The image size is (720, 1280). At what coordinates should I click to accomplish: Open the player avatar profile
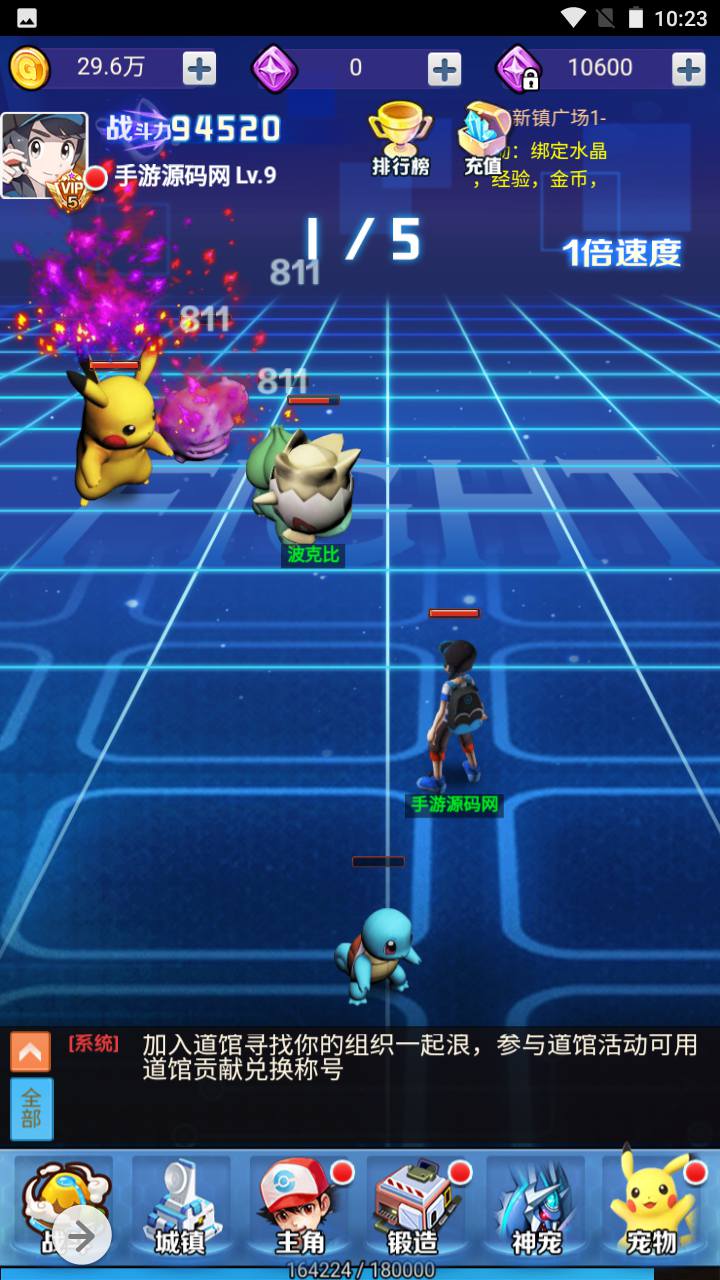(44, 155)
